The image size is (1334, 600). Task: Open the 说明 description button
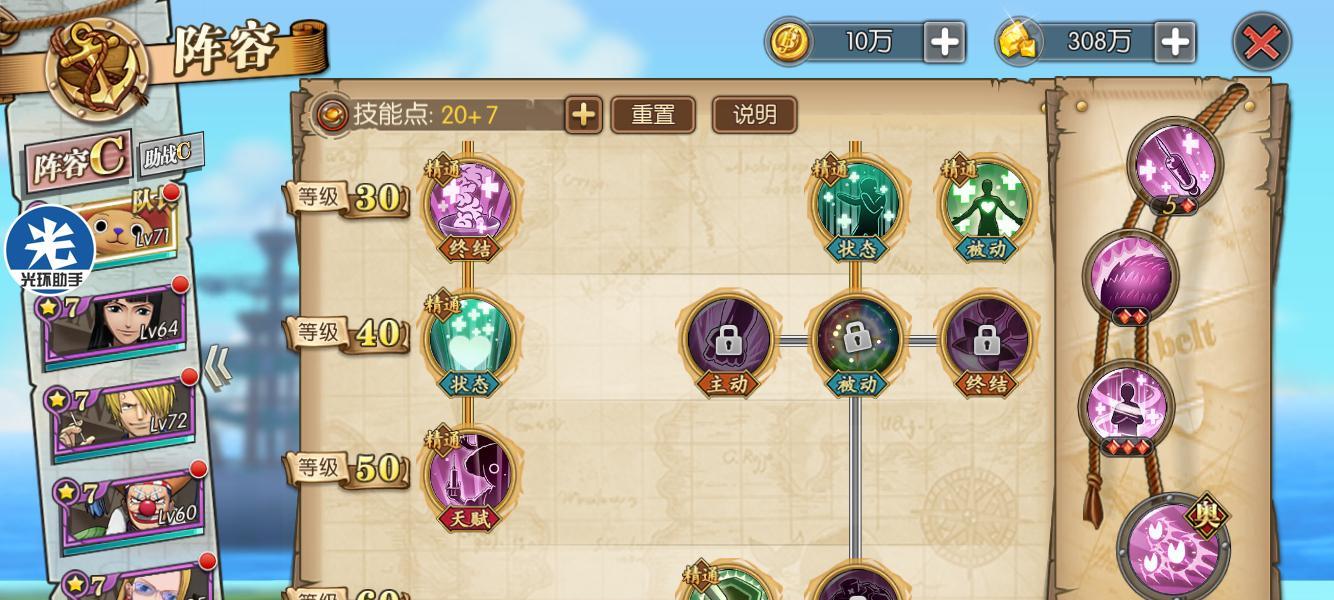[x=754, y=115]
